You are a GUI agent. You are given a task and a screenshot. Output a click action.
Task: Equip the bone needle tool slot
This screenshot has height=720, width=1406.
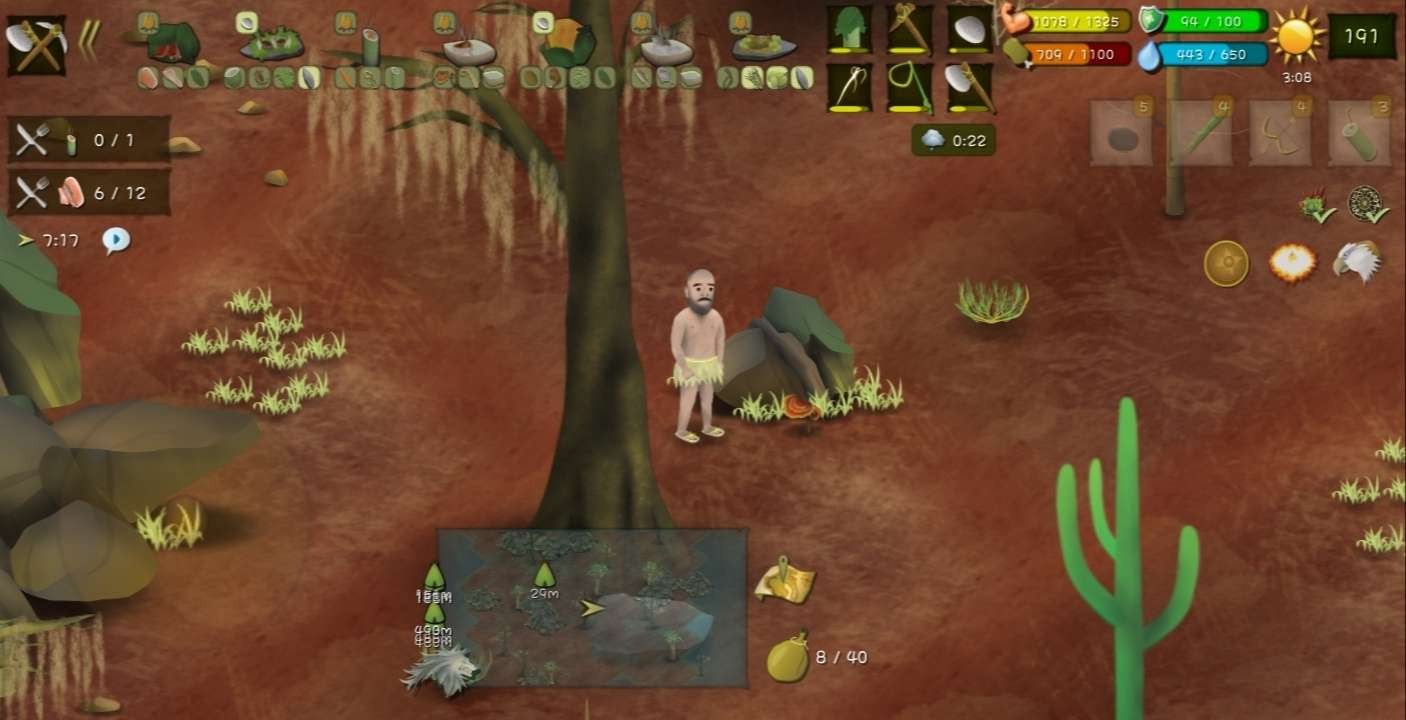(x=848, y=87)
